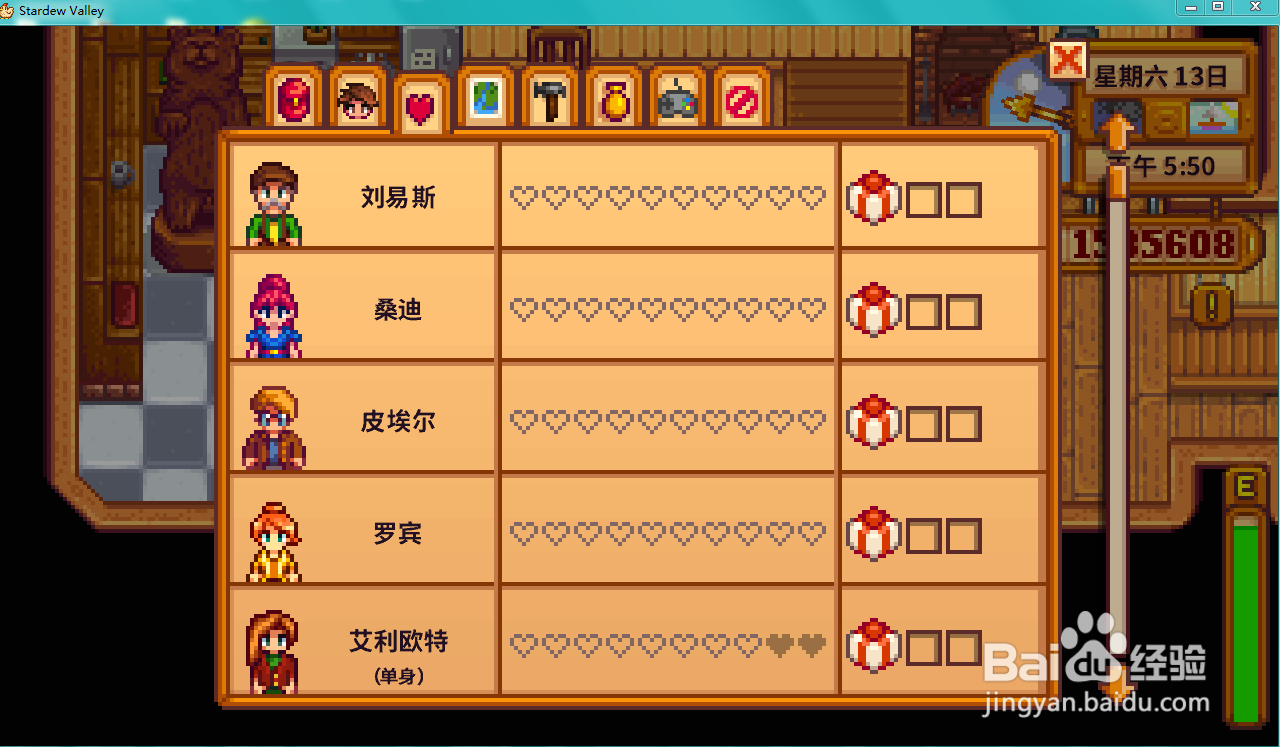1280x747 pixels.
Task: Switch to the map tab
Action: [484, 97]
